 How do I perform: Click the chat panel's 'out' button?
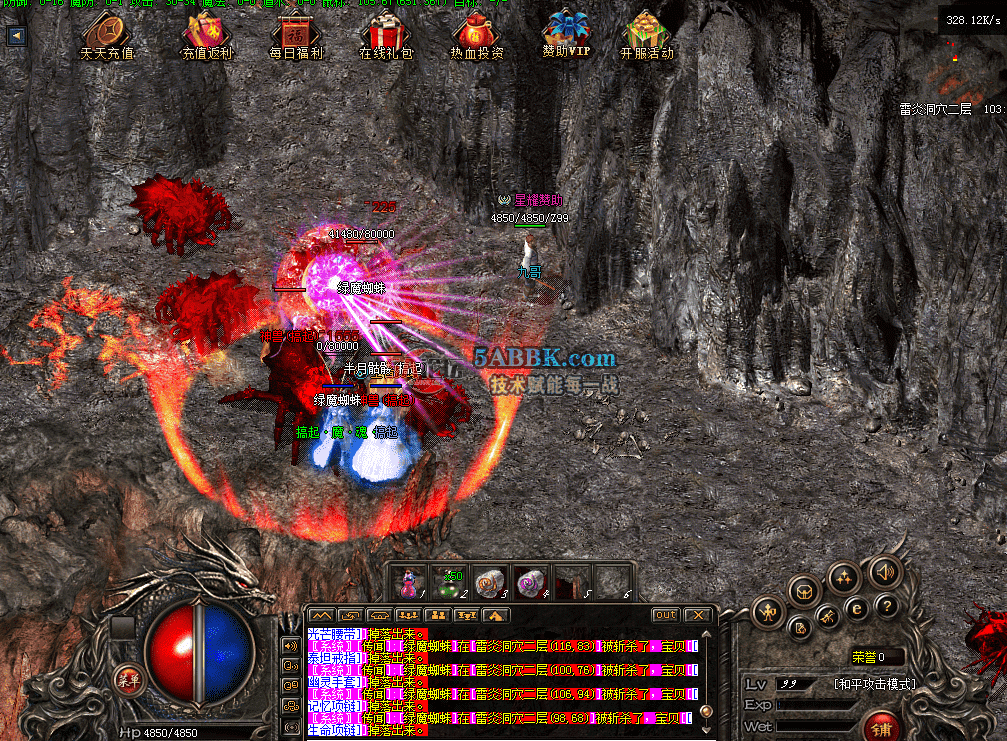(x=665, y=615)
